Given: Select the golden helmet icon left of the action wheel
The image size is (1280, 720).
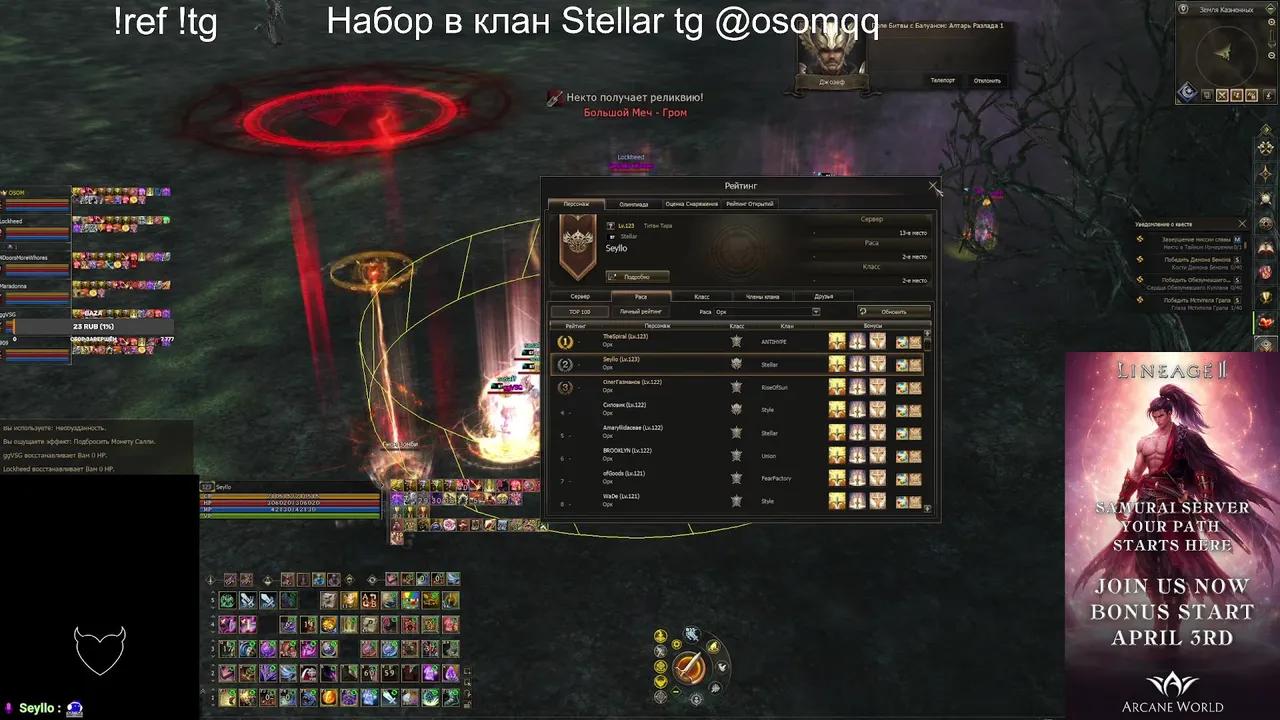Looking at the screenshot, I should coord(661,634).
